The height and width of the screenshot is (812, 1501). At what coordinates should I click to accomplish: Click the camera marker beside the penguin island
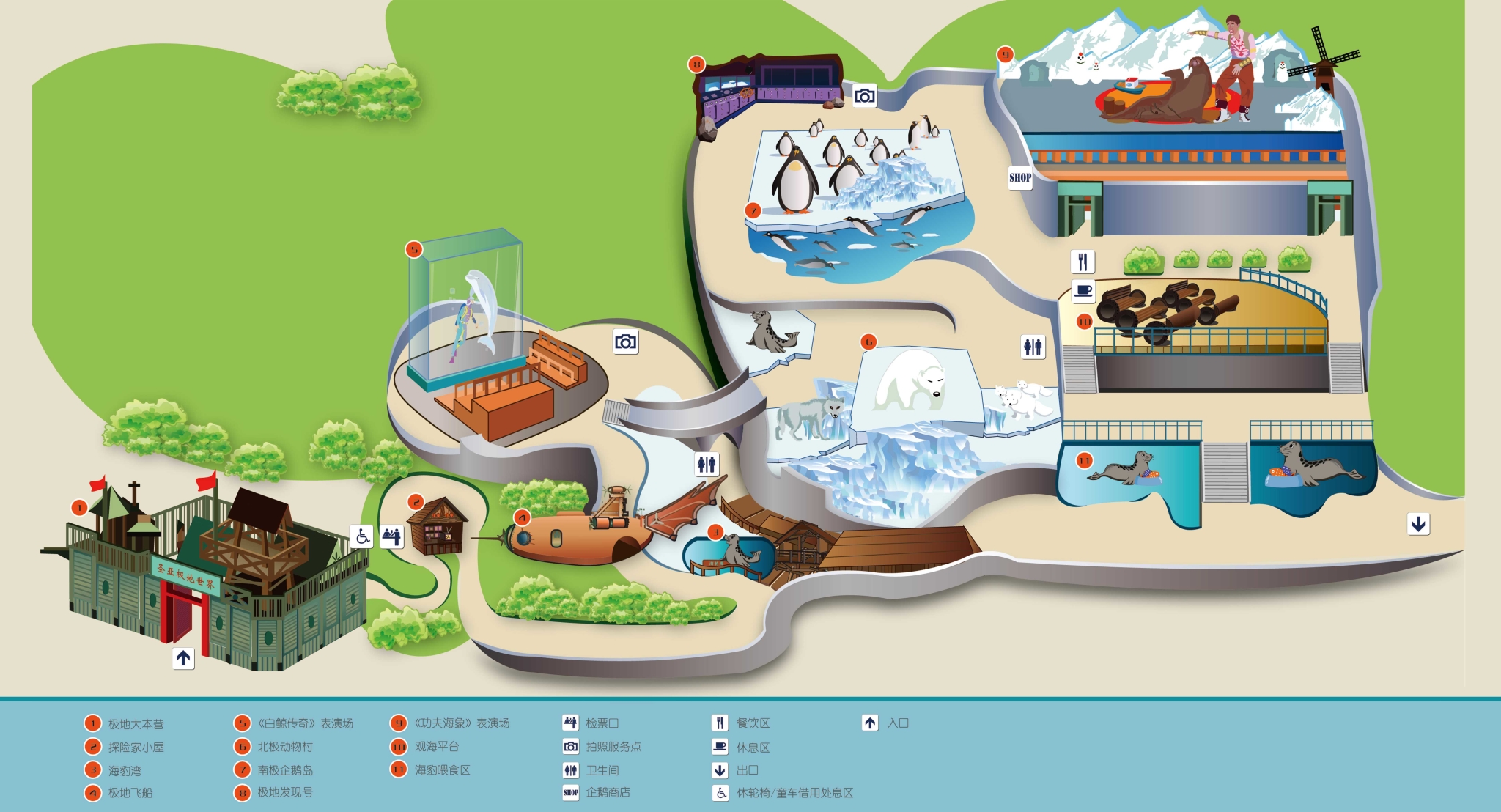tap(865, 96)
